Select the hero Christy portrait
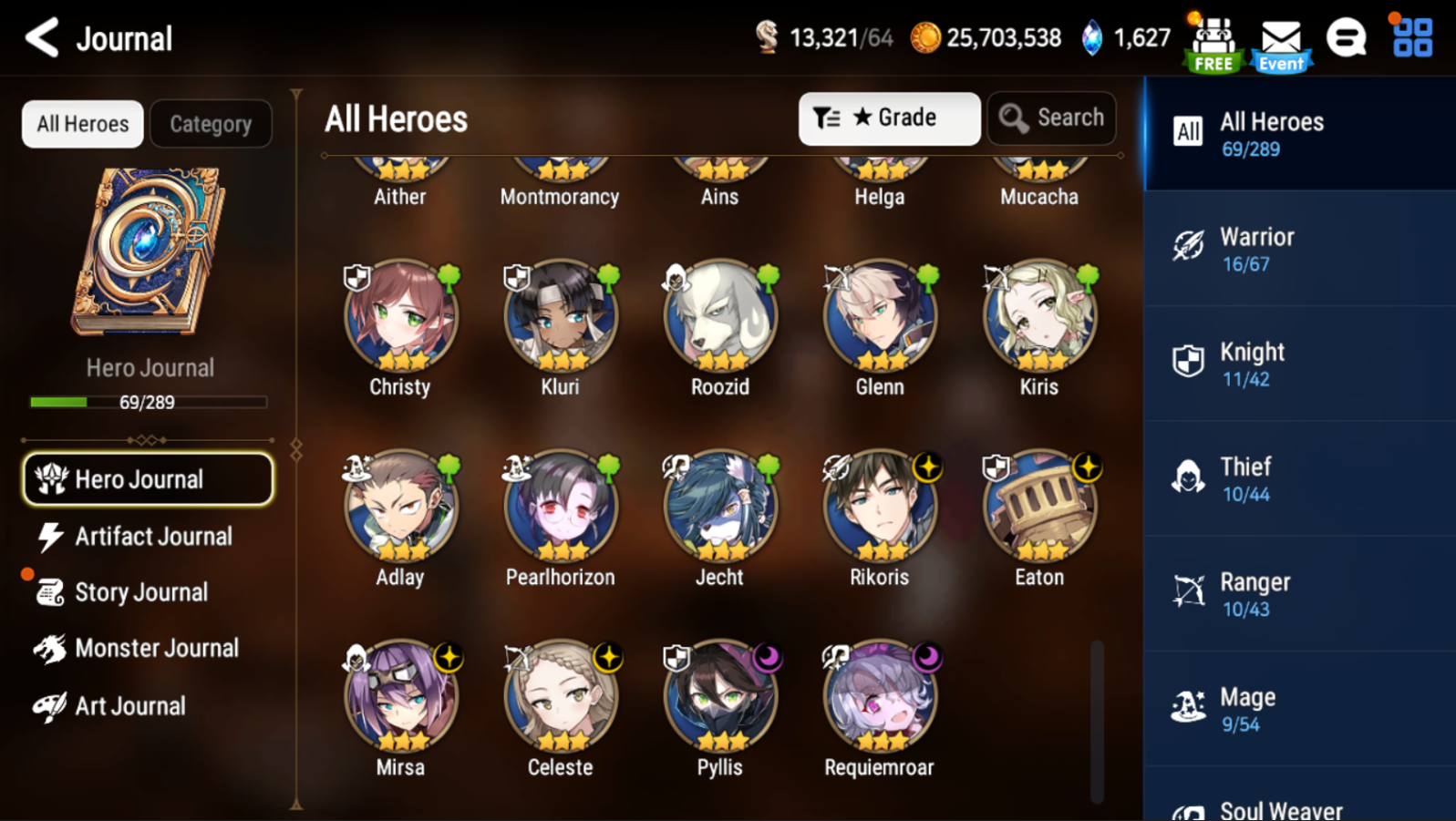 [x=400, y=317]
